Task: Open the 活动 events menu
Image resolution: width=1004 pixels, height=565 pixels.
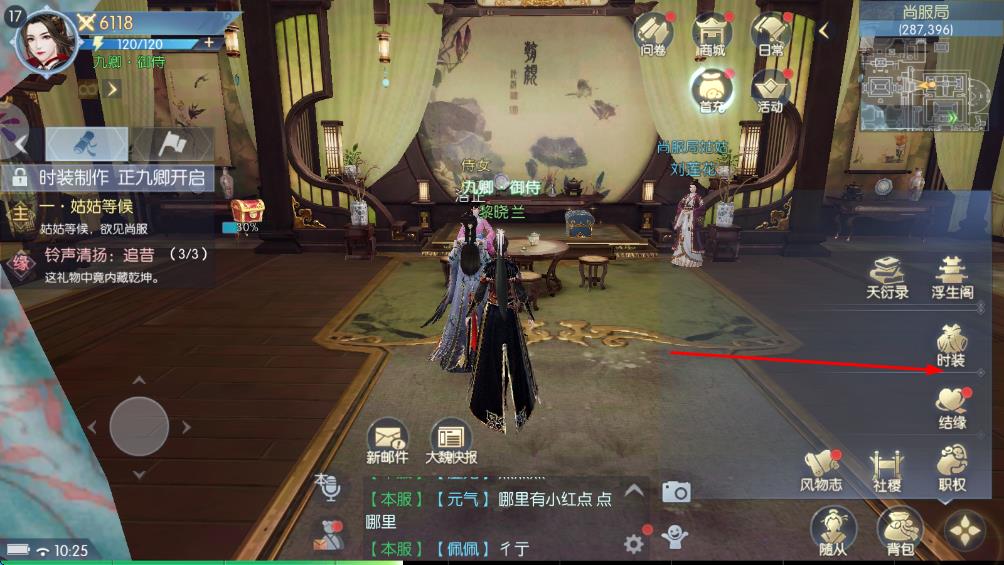Action: pos(771,91)
